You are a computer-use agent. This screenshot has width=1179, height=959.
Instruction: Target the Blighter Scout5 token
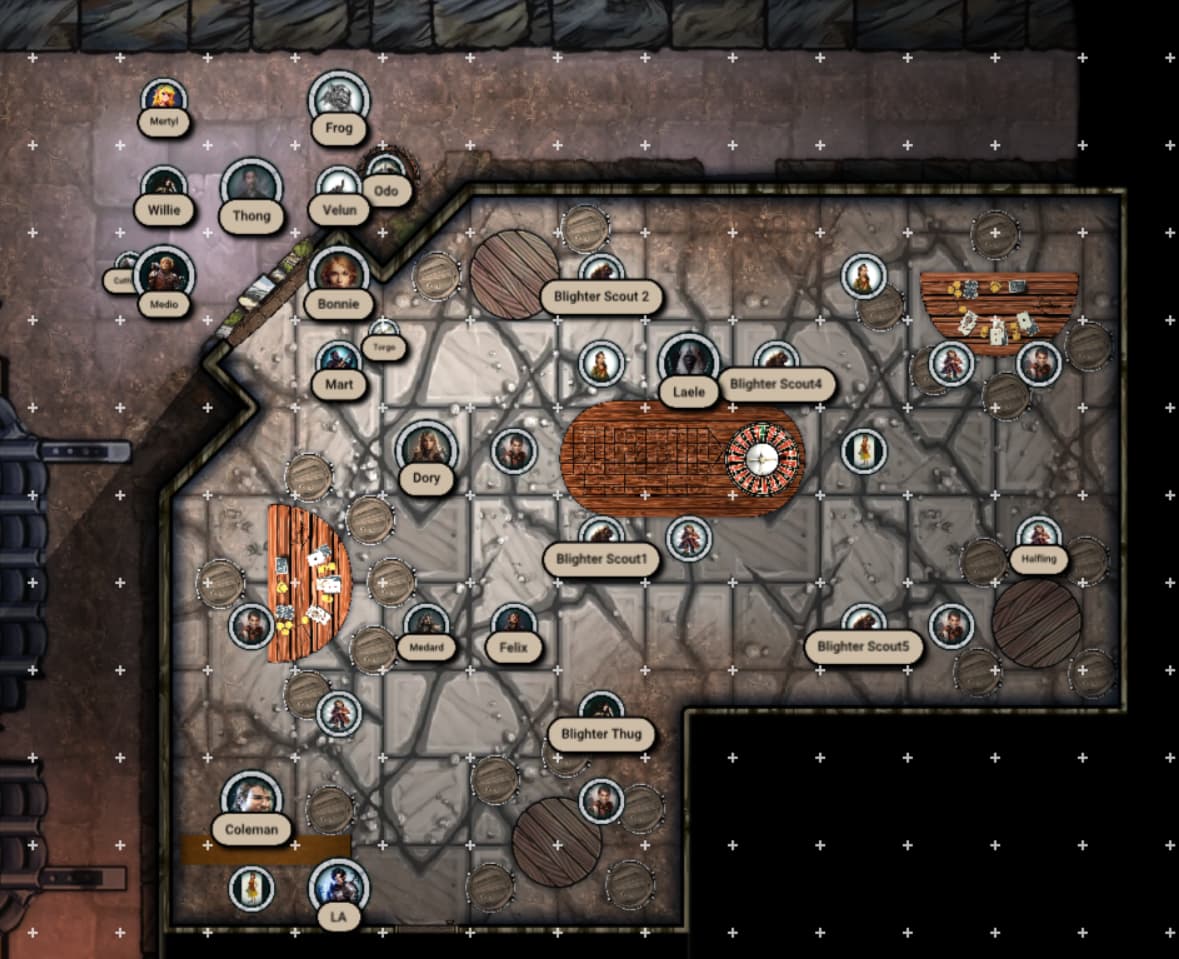[863, 624]
